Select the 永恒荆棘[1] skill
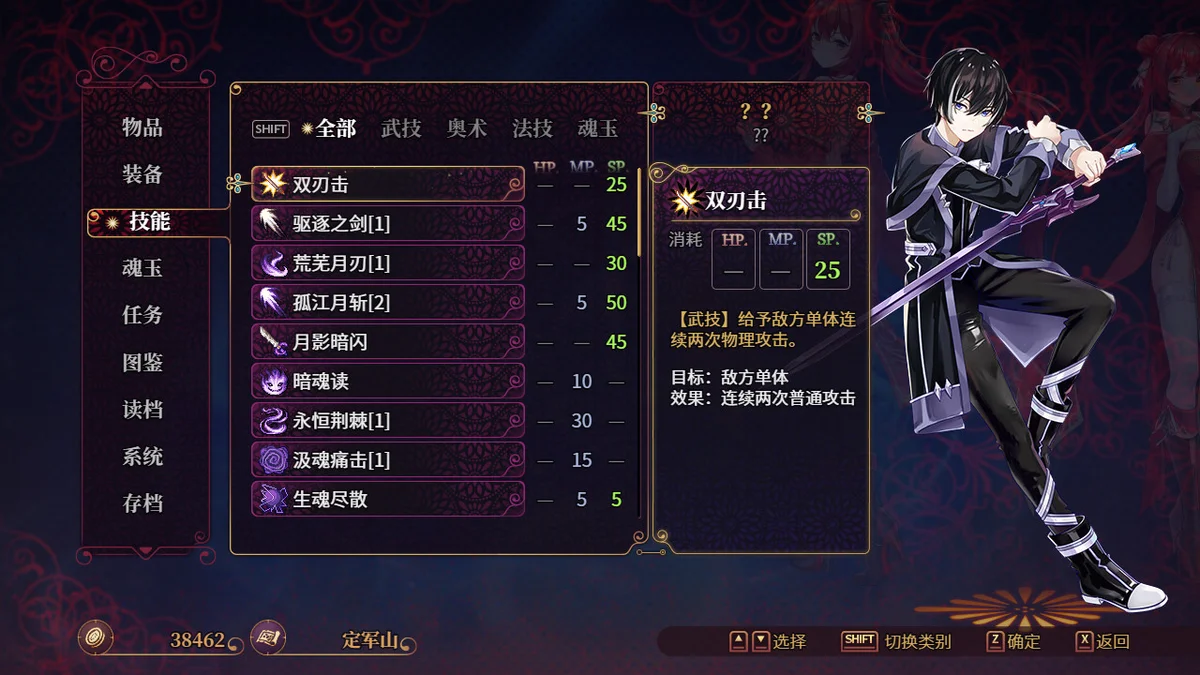Screen dimensions: 1200x675 coord(388,421)
